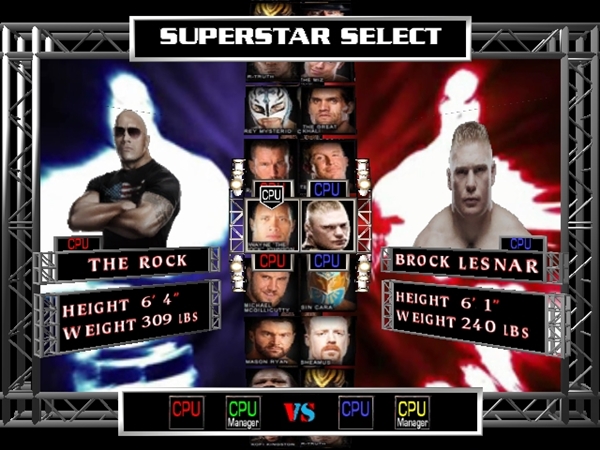The width and height of the screenshot is (600, 450).
Task: Select the Mason Ryan portrait
Action: click(273, 340)
